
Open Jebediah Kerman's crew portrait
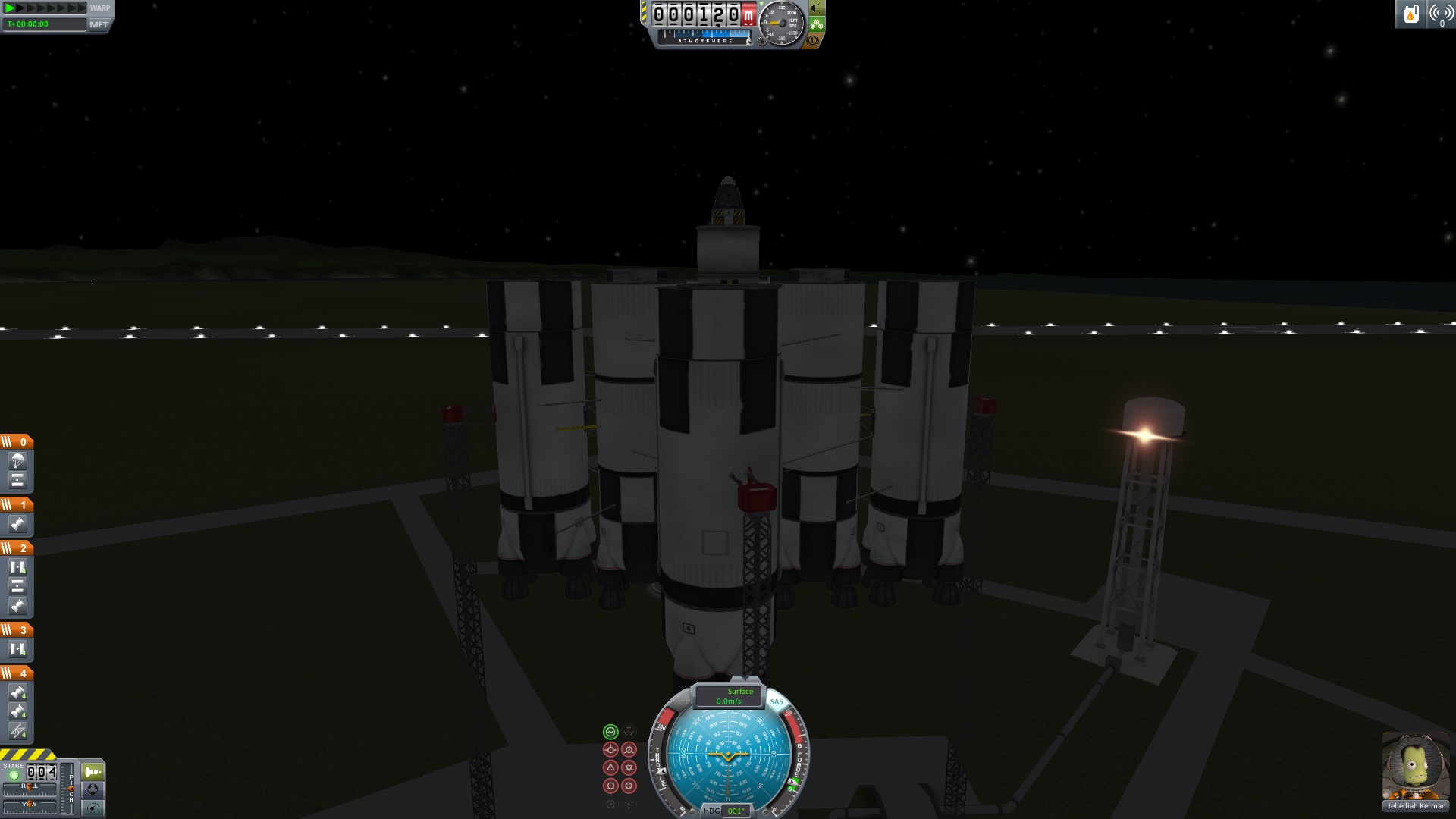[x=1415, y=766]
